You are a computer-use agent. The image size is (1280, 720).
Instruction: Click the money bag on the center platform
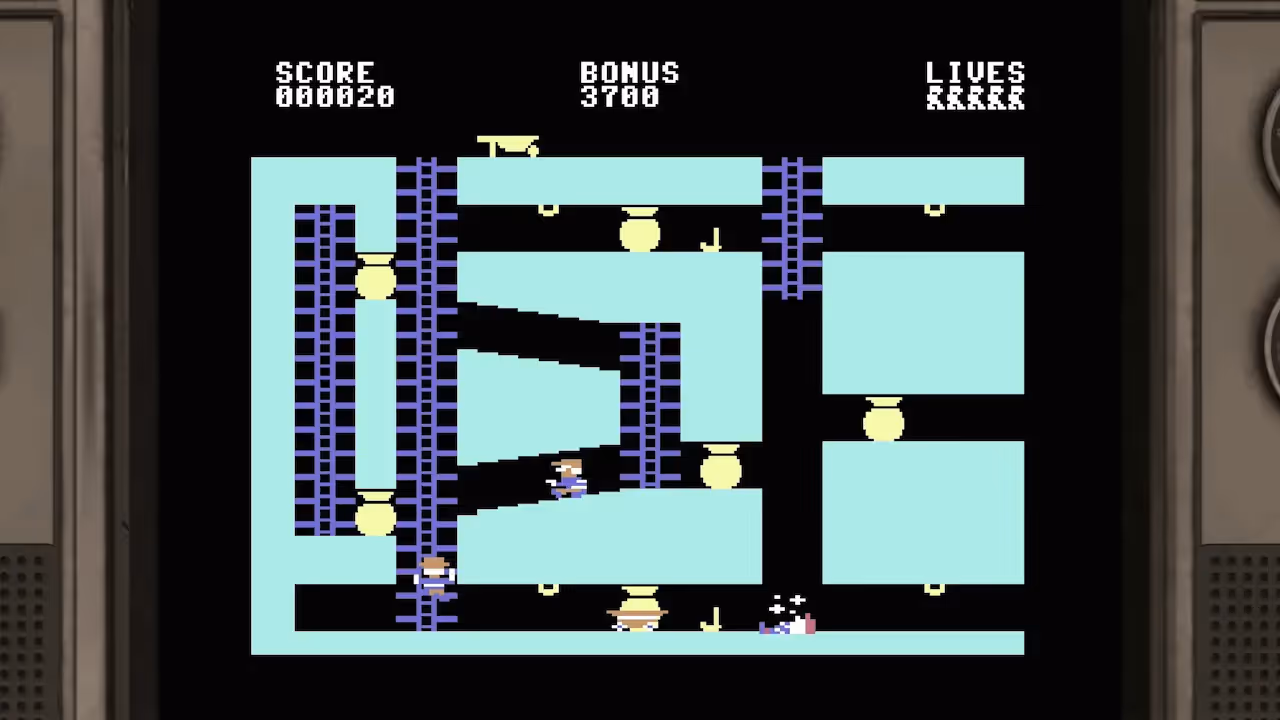[x=722, y=468]
